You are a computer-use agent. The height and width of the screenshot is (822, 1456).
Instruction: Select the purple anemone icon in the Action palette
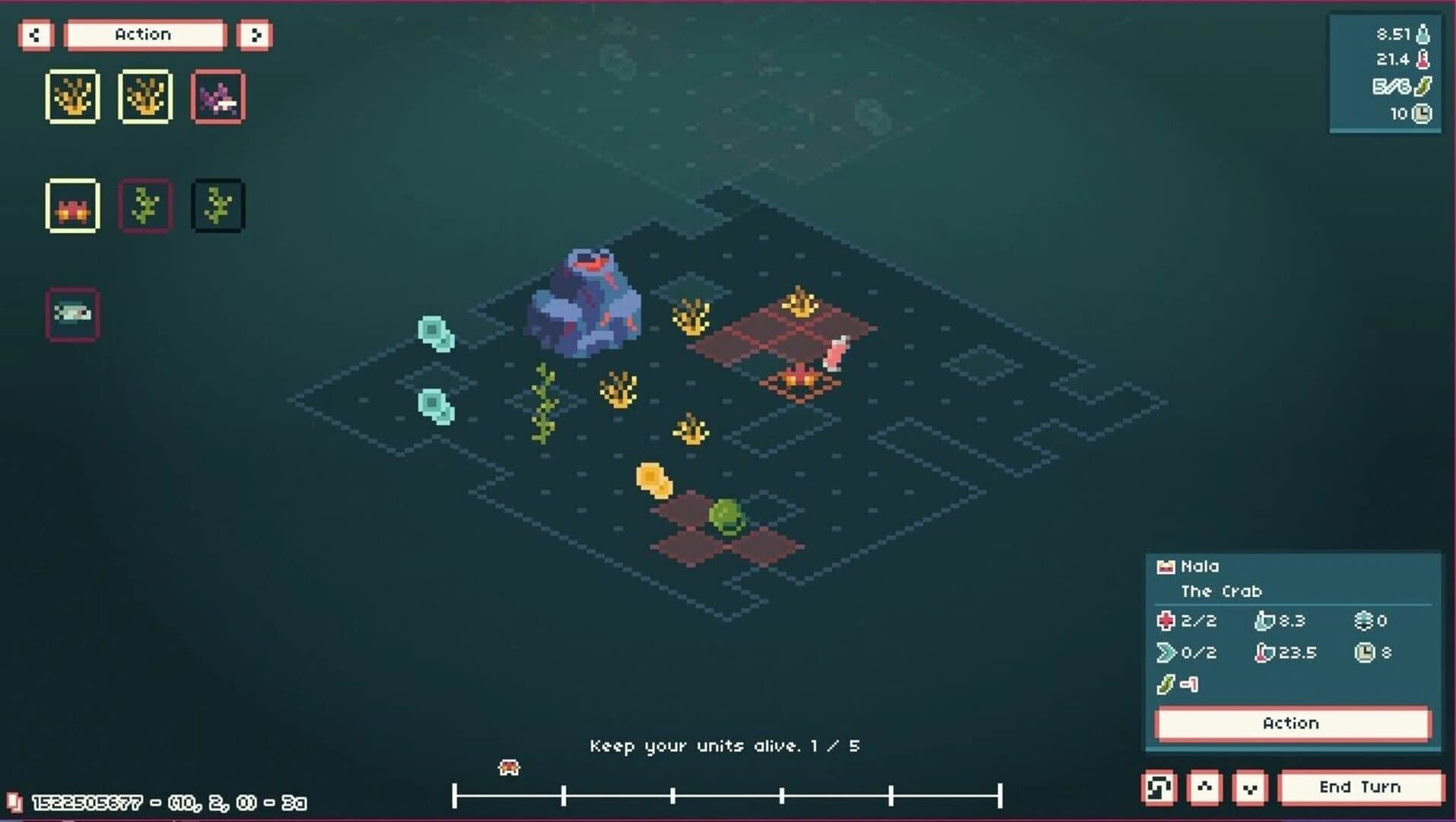click(218, 96)
